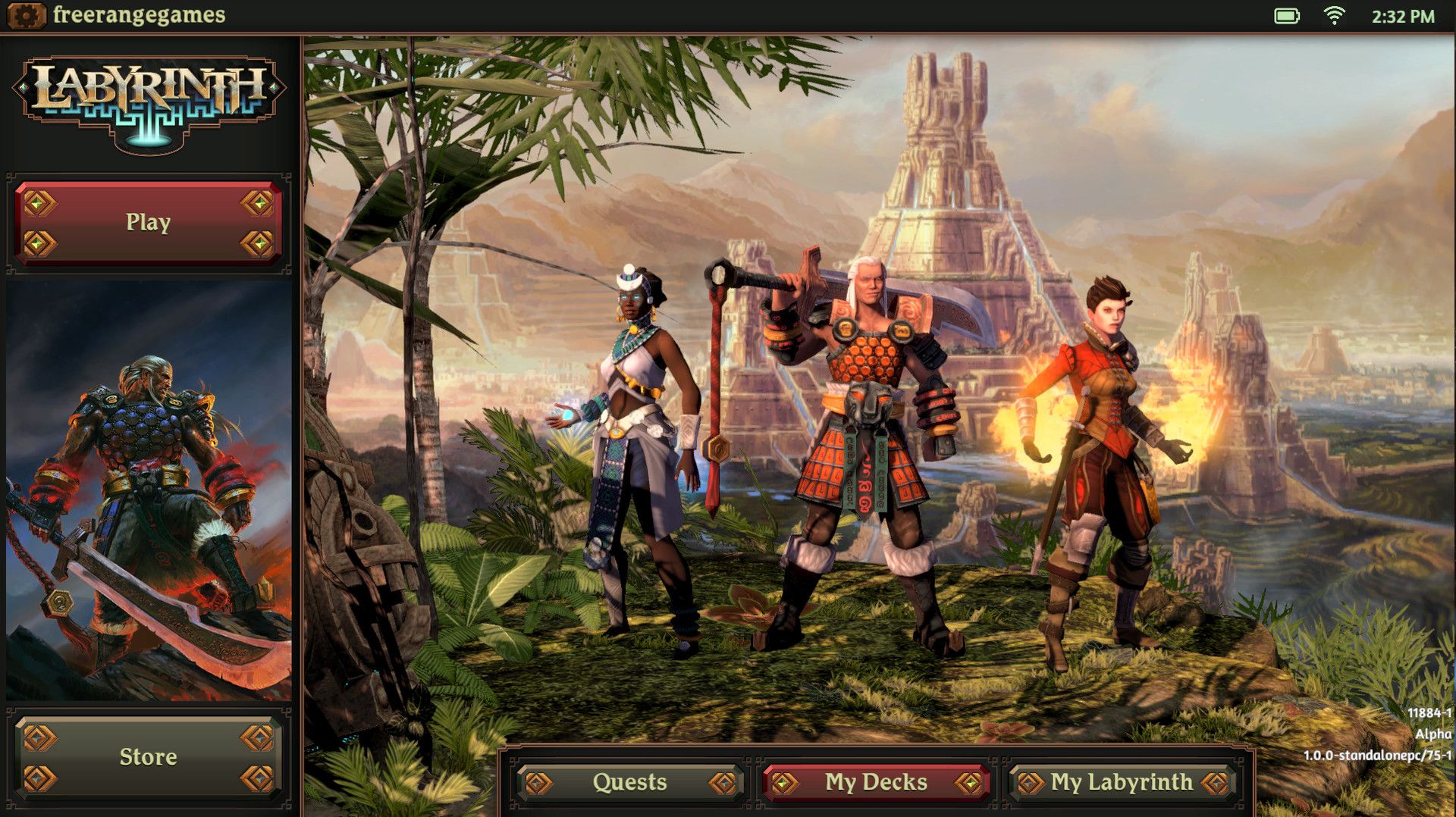Viewport: 1456px width, 817px height.
Task: Open the Store
Action: pos(149,756)
